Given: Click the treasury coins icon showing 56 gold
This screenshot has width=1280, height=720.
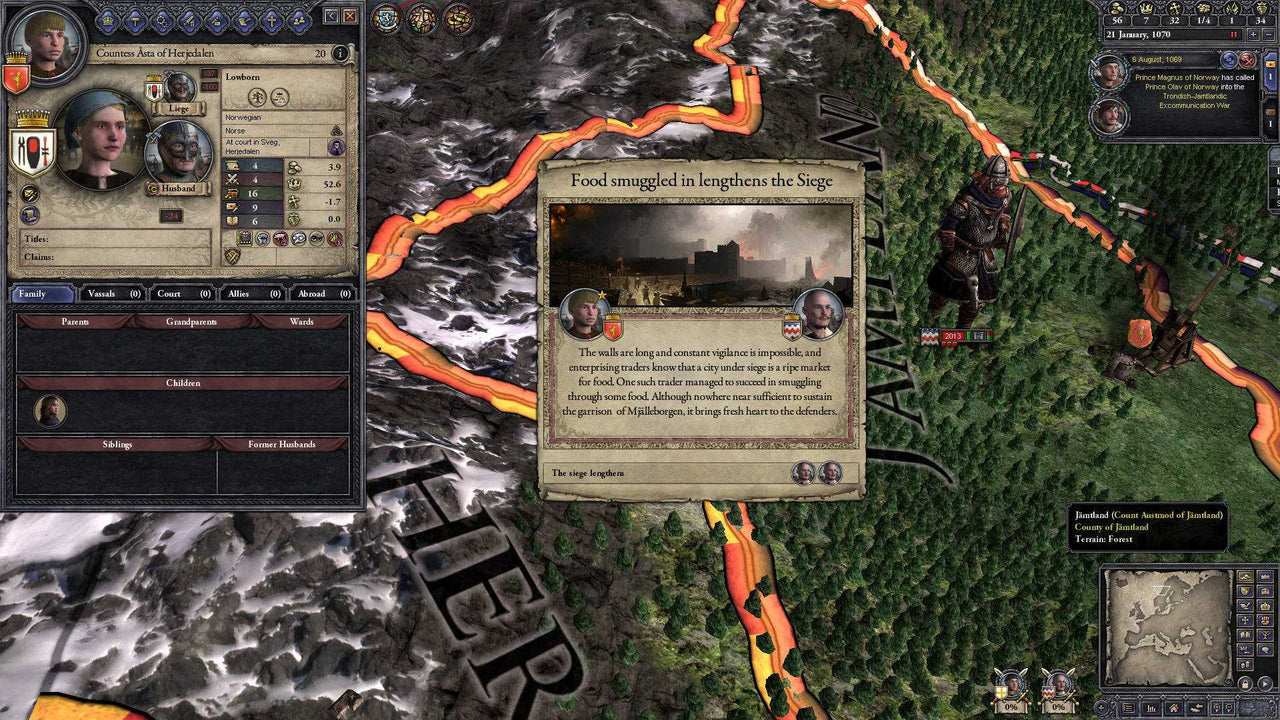Looking at the screenshot, I should pyautogui.click(x=1118, y=9).
